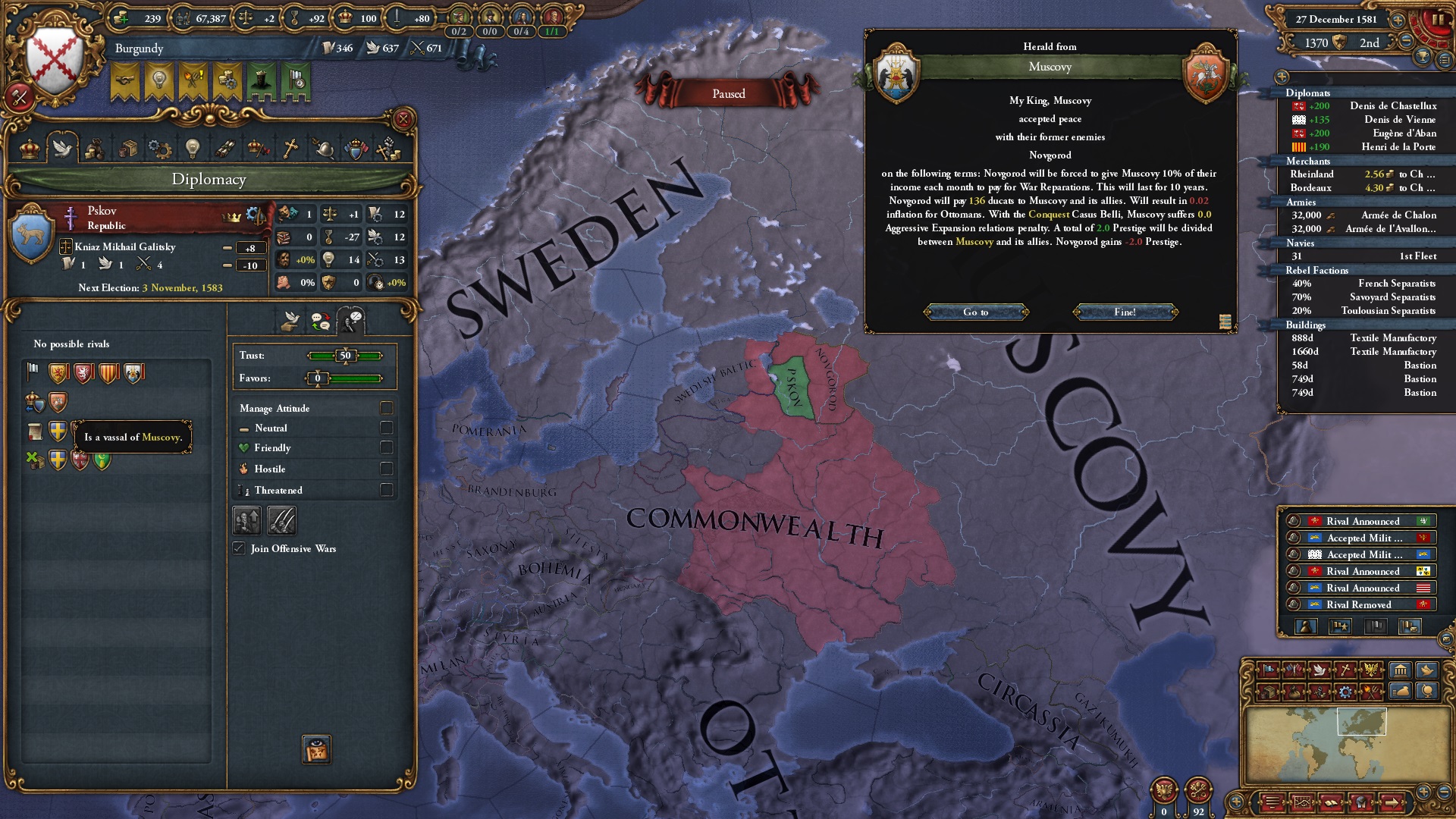Open the find-province globe icon

click(x=1429, y=691)
